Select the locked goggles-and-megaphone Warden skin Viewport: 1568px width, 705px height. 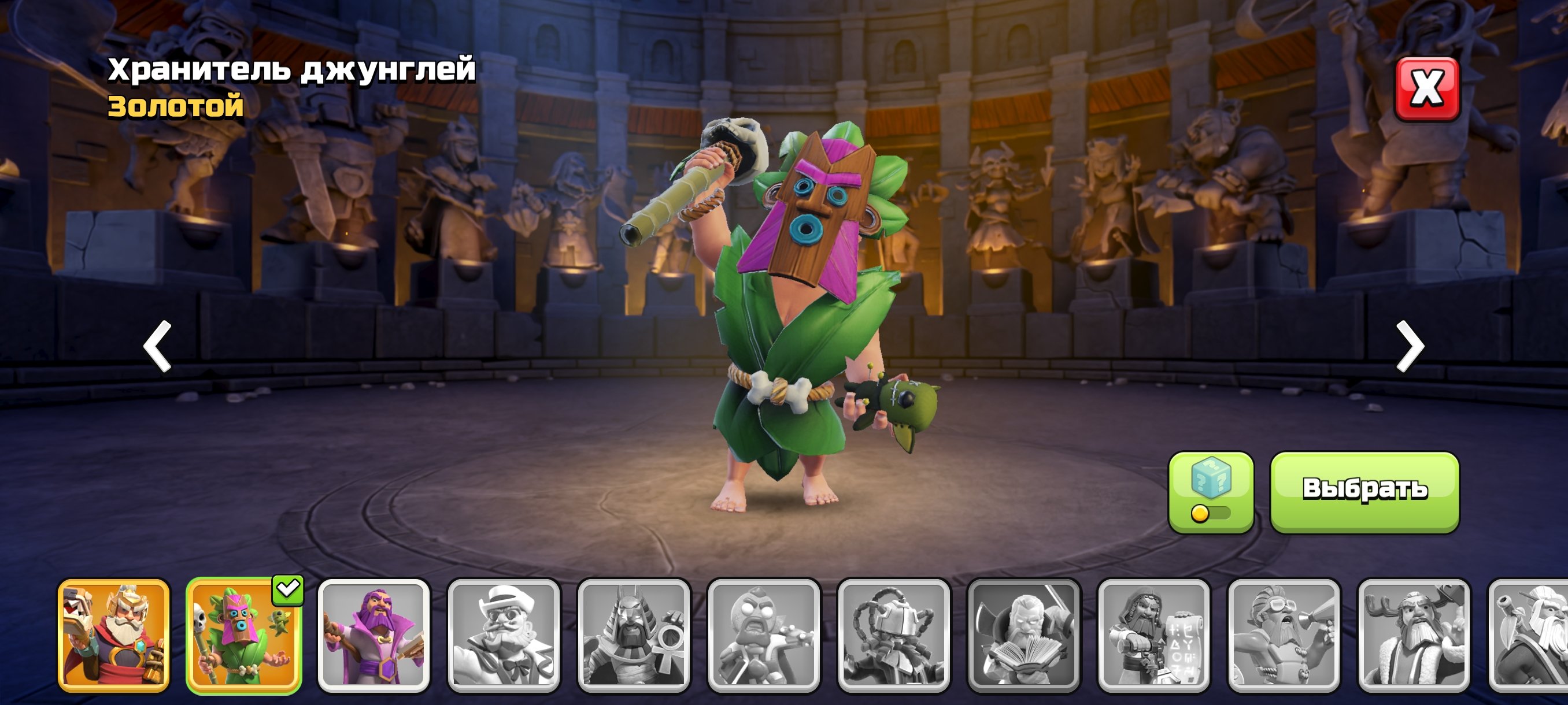(x=1284, y=636)
